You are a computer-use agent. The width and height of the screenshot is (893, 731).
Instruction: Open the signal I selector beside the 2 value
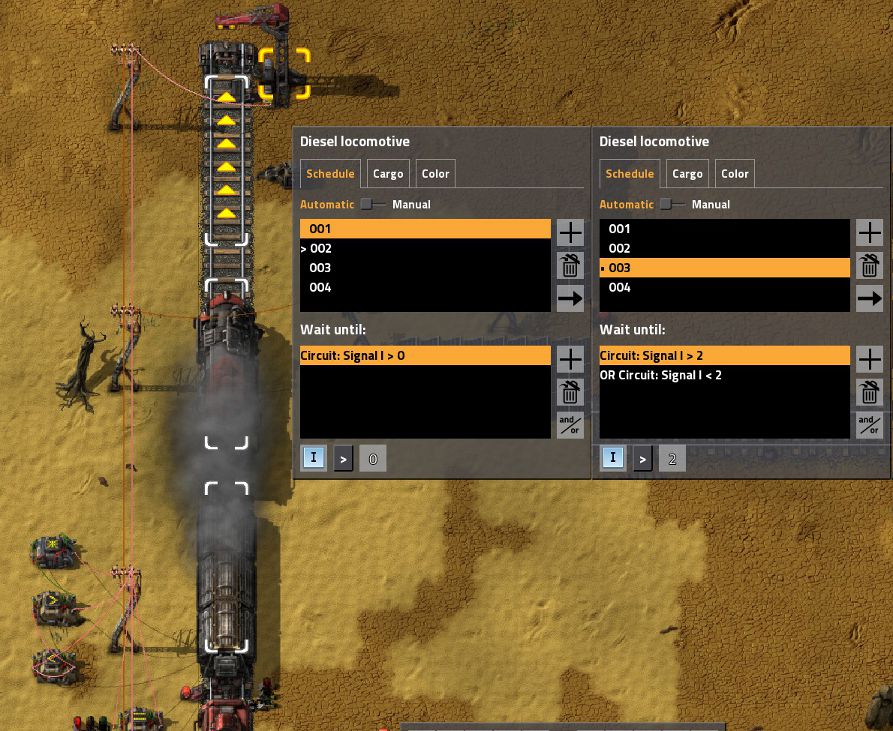(x=613, y=459)
